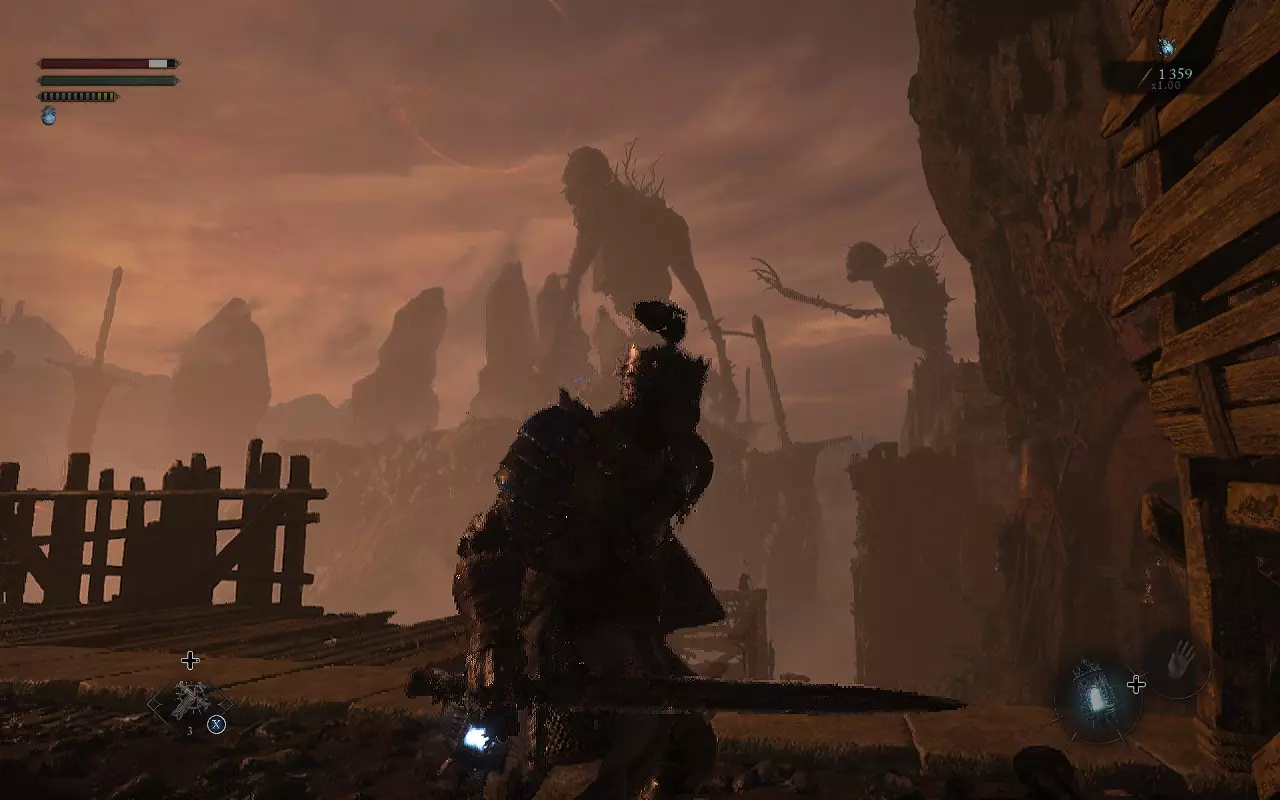
Task: Click the crosshair marker near the lamp
Action: pos(1136,684)
